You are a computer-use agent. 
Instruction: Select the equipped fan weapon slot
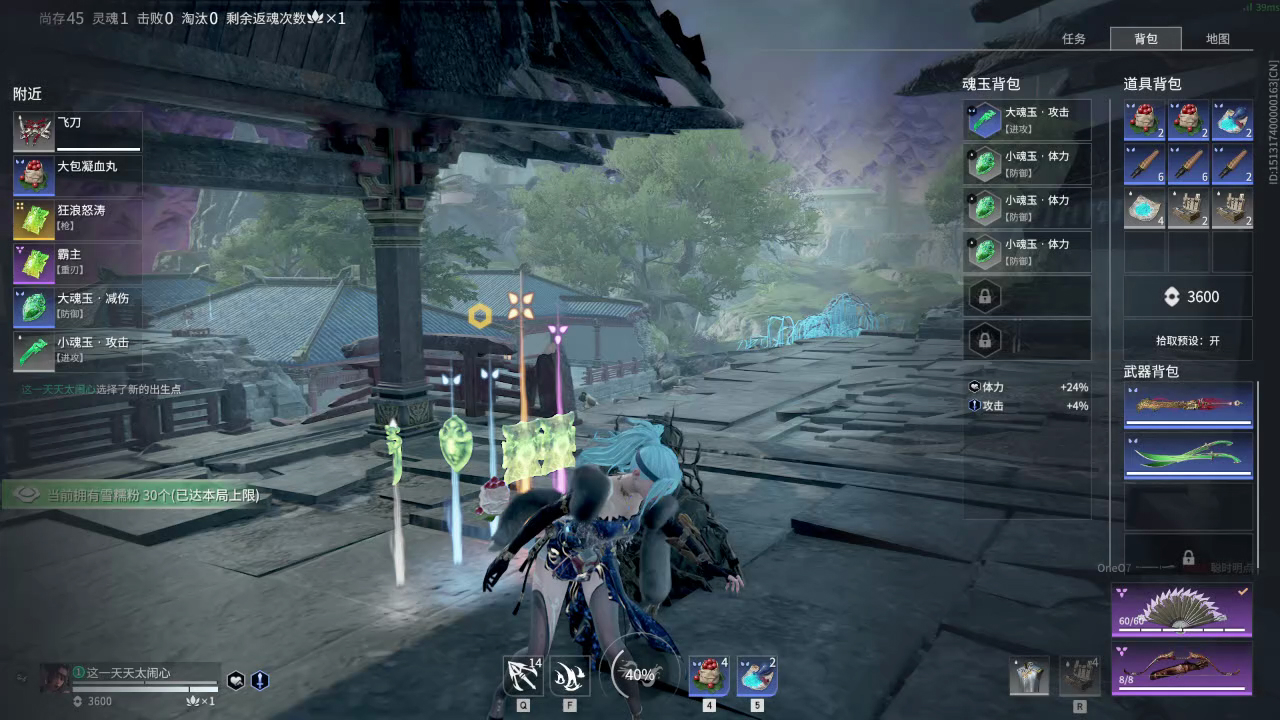1181,610
